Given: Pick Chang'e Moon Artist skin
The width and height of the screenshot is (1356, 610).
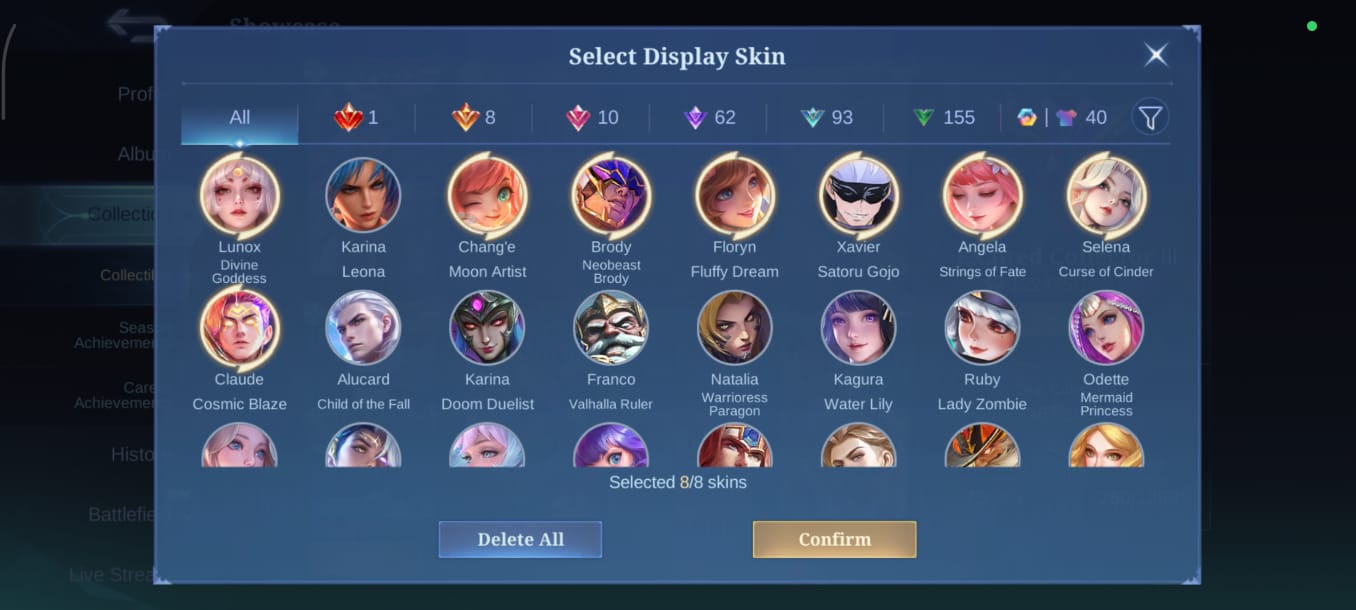Looking at the screenshot, I should (487, 196).
